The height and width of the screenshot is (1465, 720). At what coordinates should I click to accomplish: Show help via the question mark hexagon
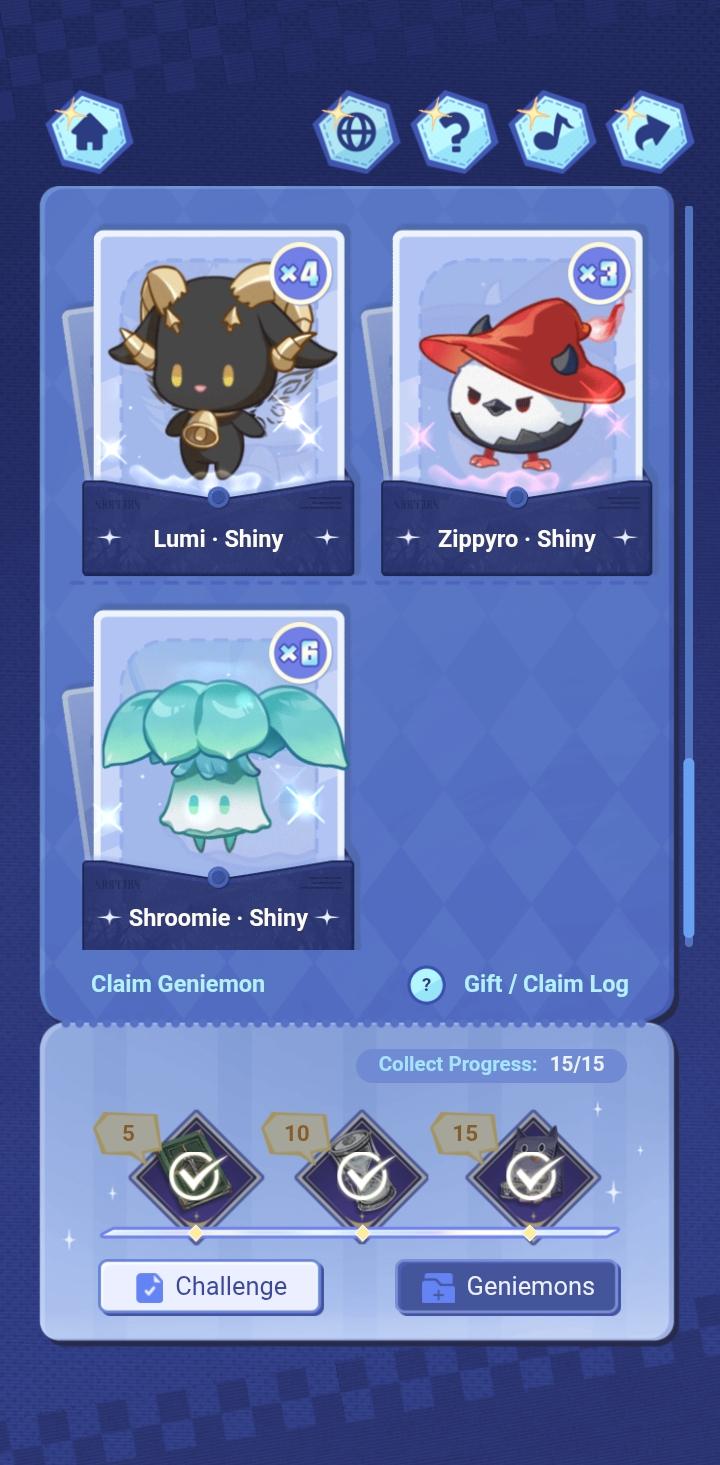tap(454, 133)
